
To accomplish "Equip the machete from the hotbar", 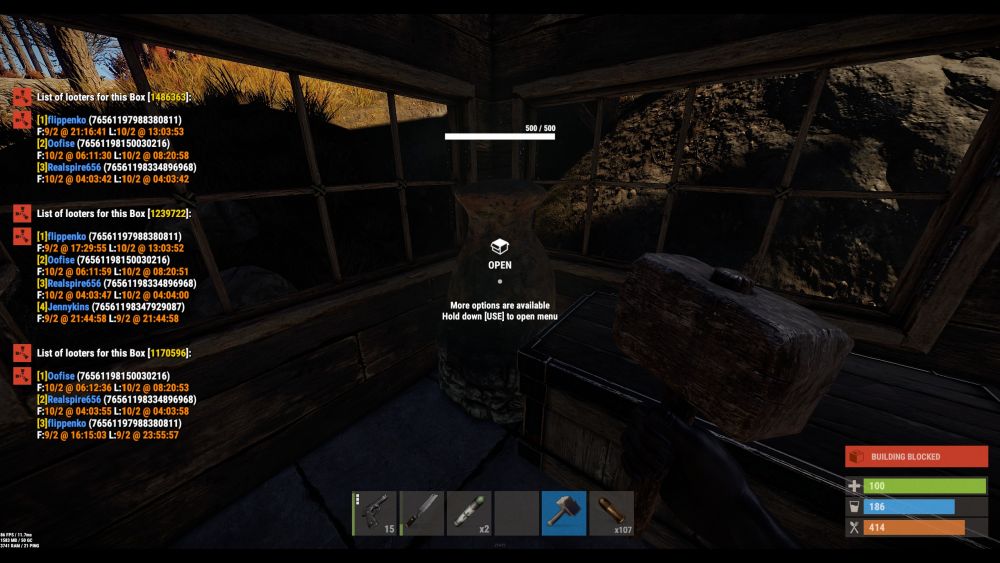I will [x=422, y=512].
